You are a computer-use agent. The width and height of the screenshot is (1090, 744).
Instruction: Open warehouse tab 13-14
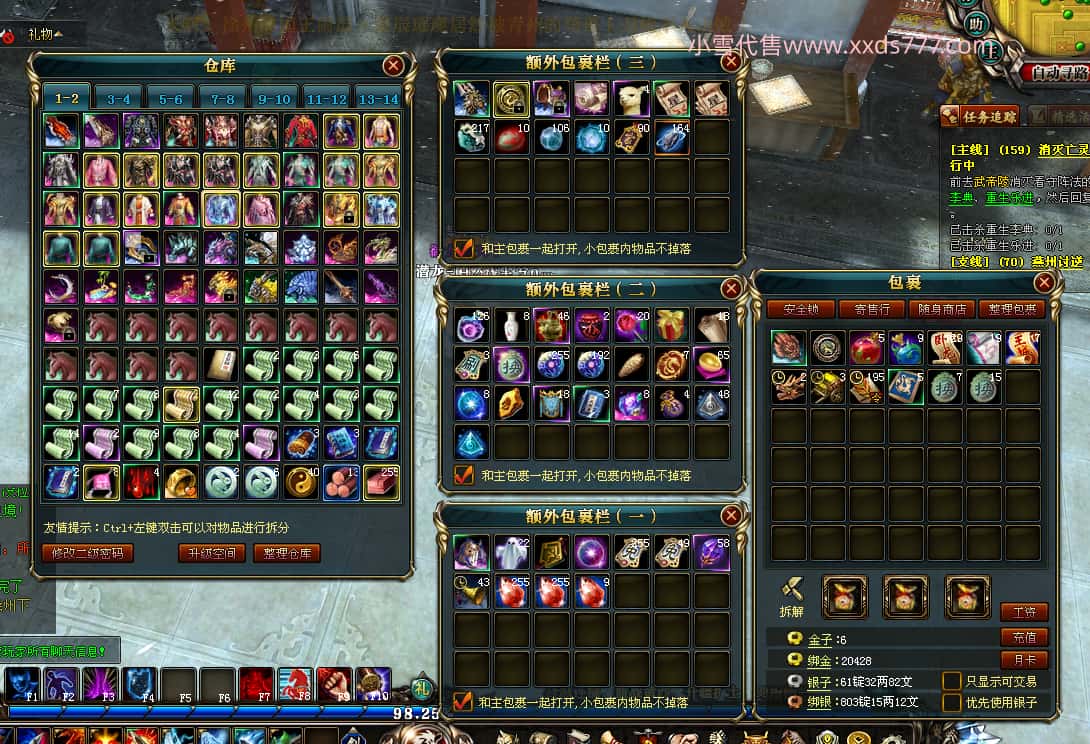click(378, 98)
